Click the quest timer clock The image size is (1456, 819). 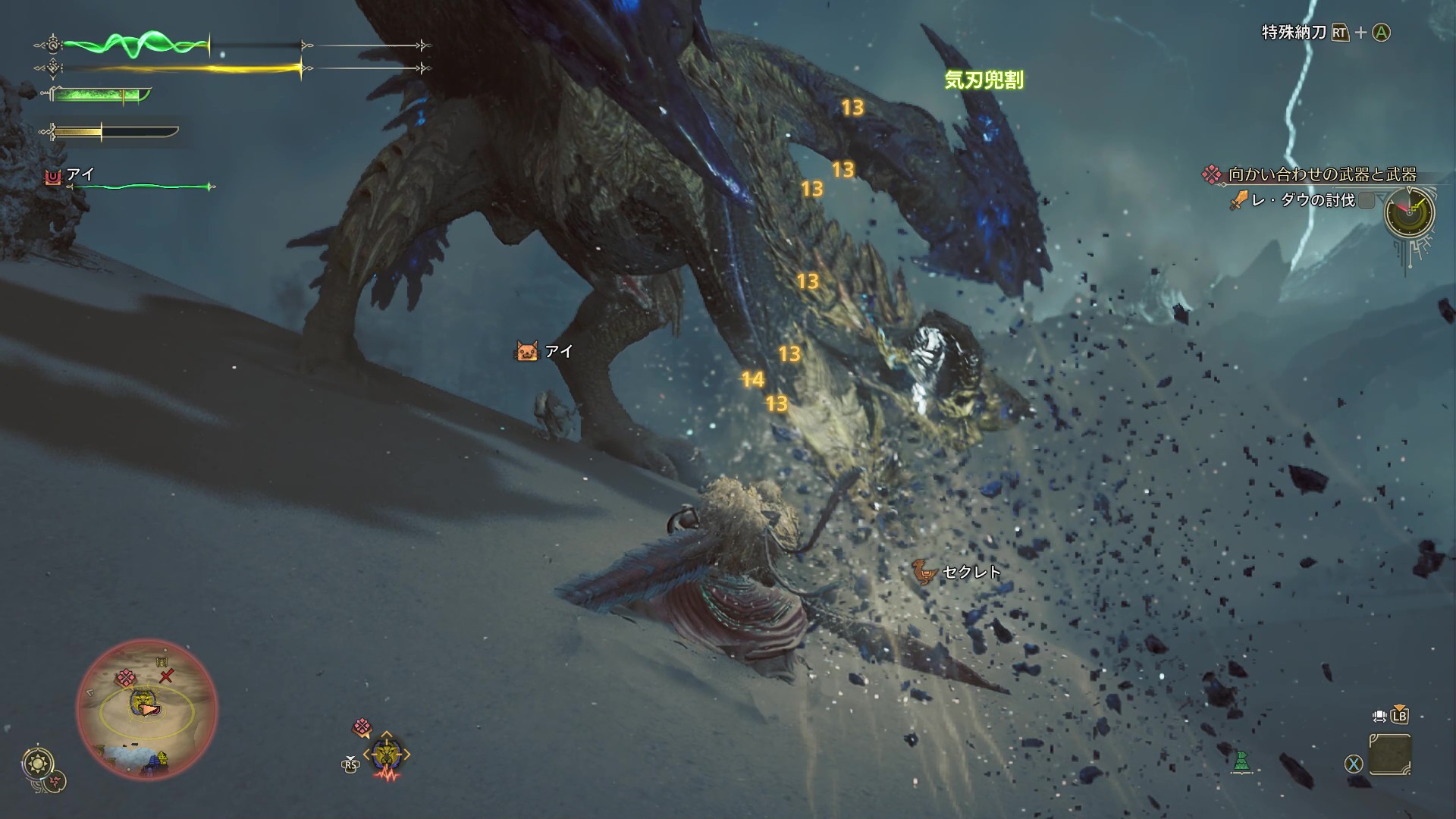pyautogui.click(x=1410, y=212)
